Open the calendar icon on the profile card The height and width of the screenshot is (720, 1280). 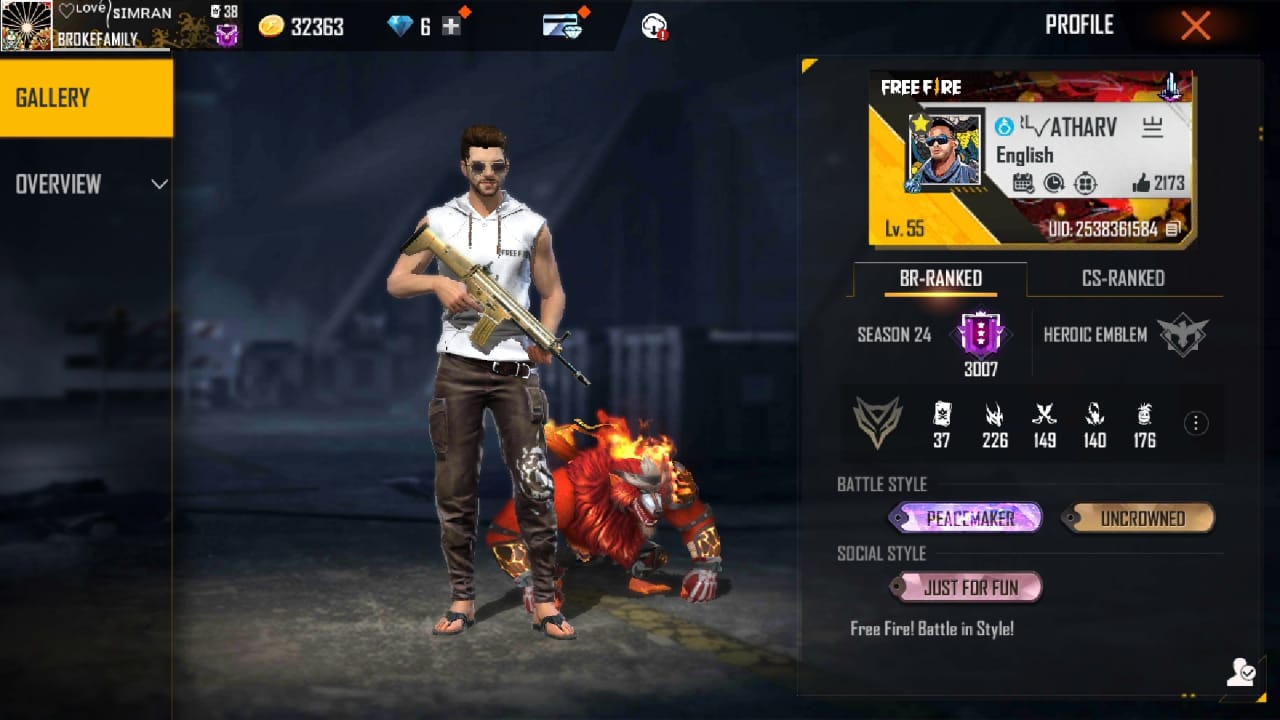pyautogui.click(x=1022, y=183)
